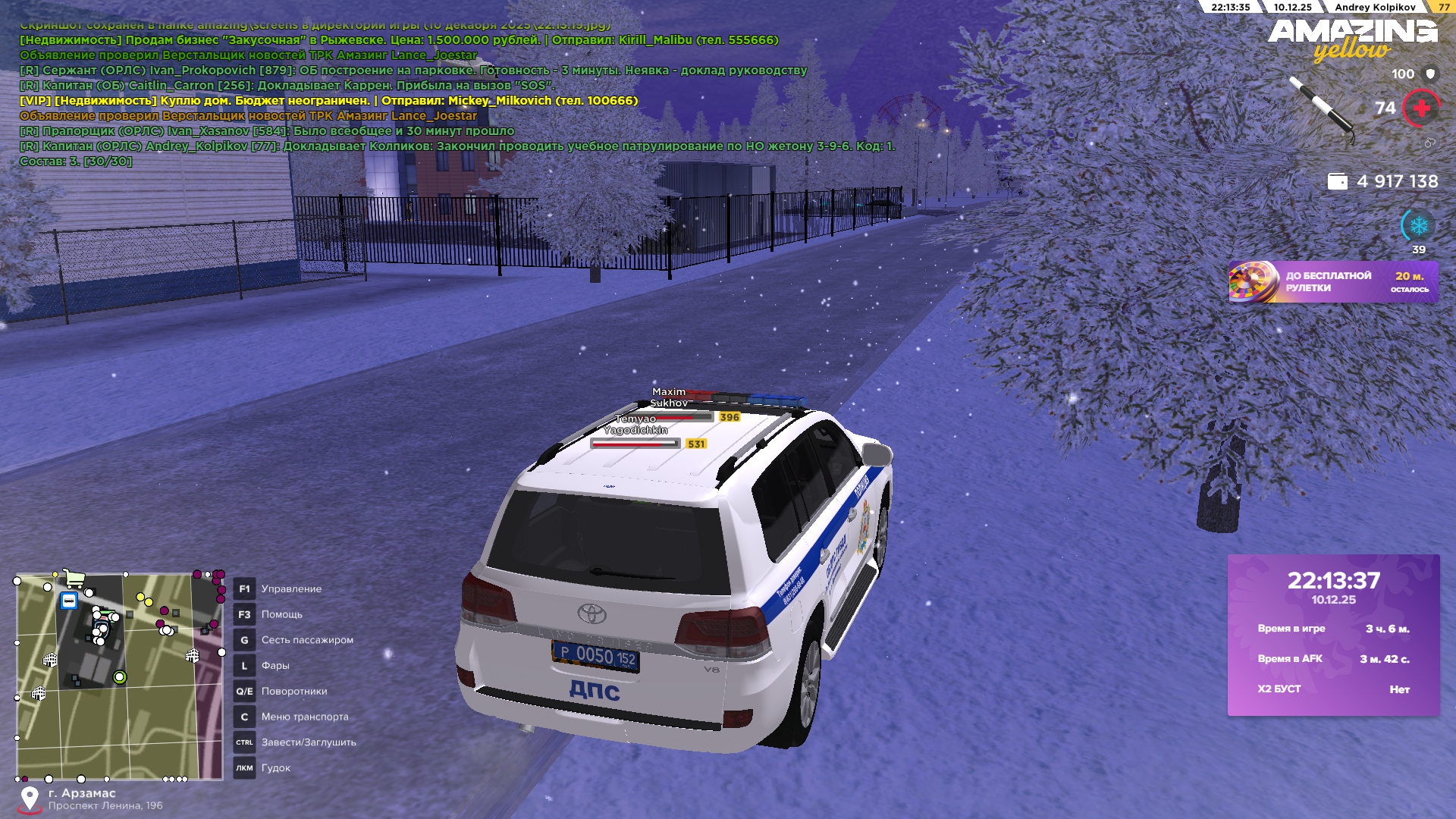Click the blue bus stop minimap marker
Viewport: 1456px width, 819px height.
click(69, 601)
